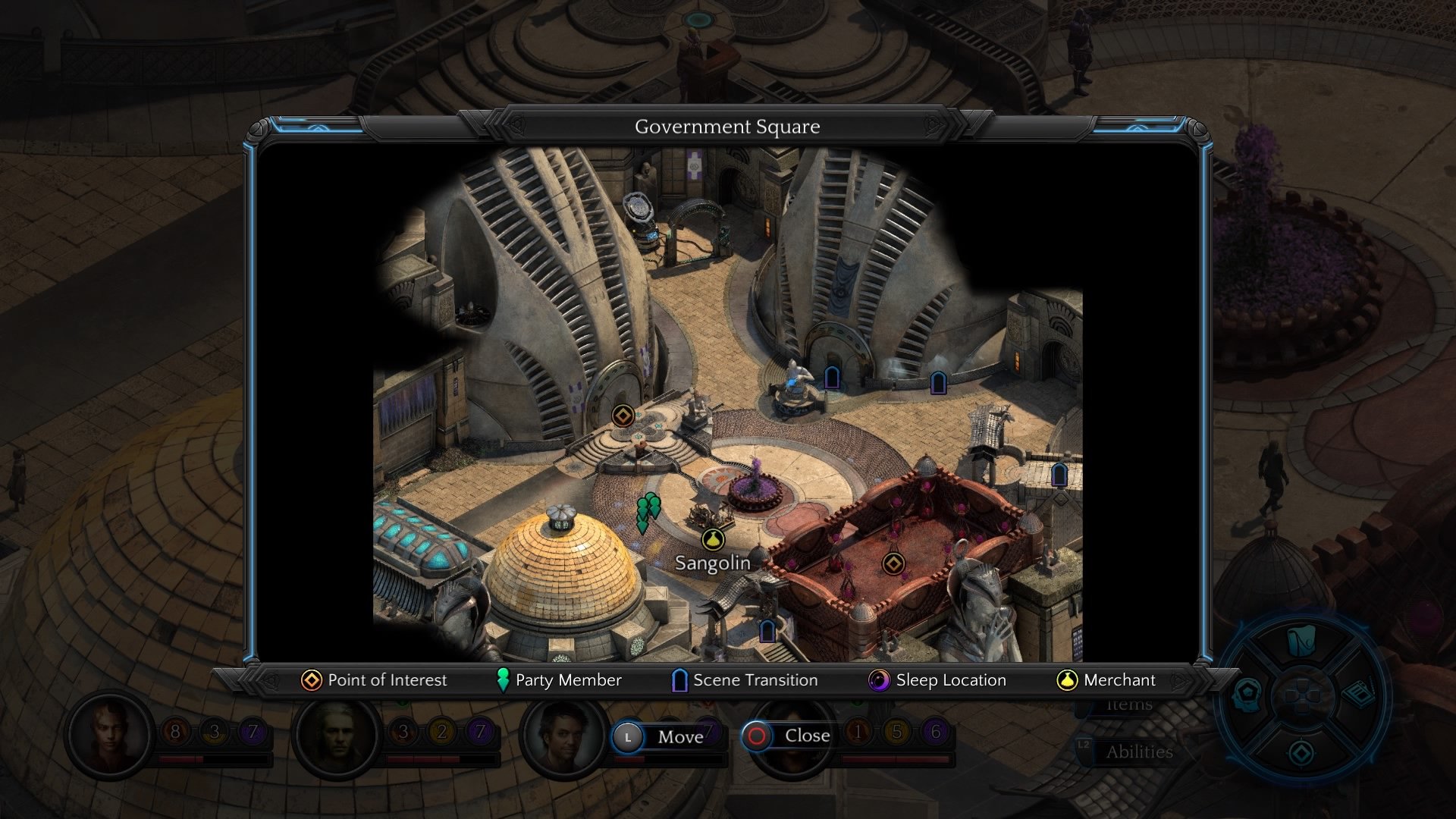Select the journal icon on the radial menu
This screenshot has width=1456, height=819.
(1357, 693)
